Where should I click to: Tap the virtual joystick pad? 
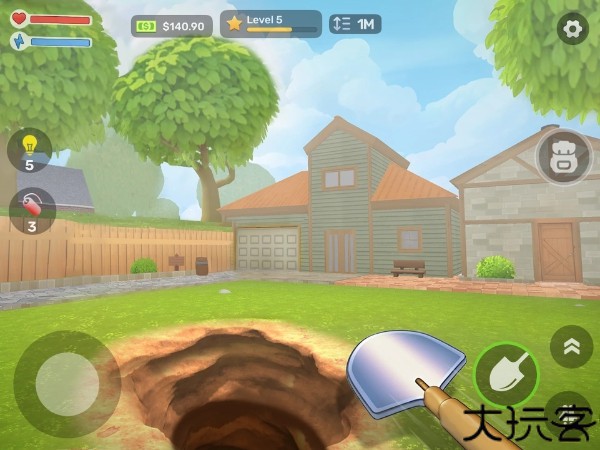click(67, 381)
